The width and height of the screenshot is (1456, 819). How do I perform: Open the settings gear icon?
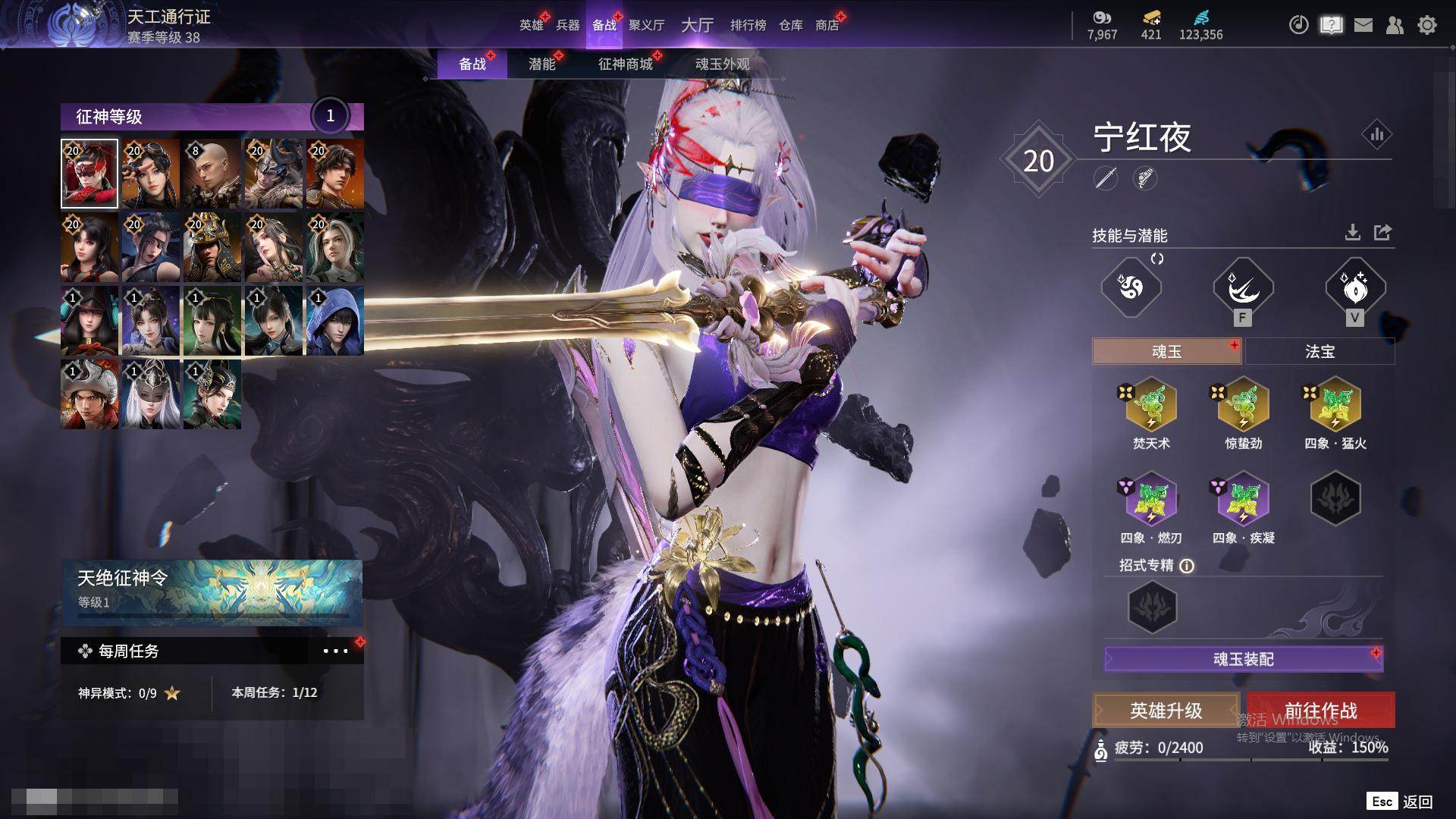pos(1427,25)
